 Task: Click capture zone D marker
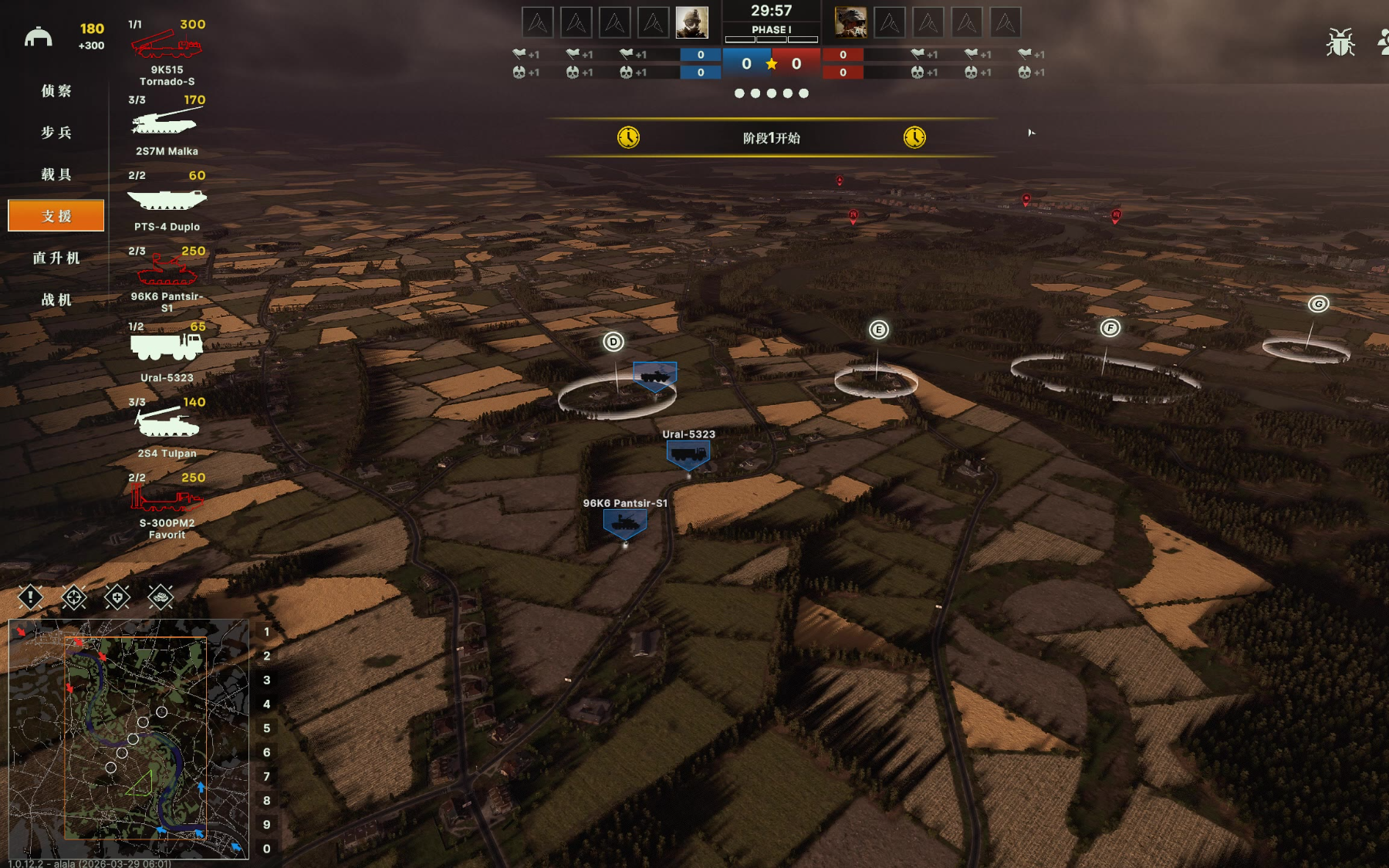tap(613, 342)
